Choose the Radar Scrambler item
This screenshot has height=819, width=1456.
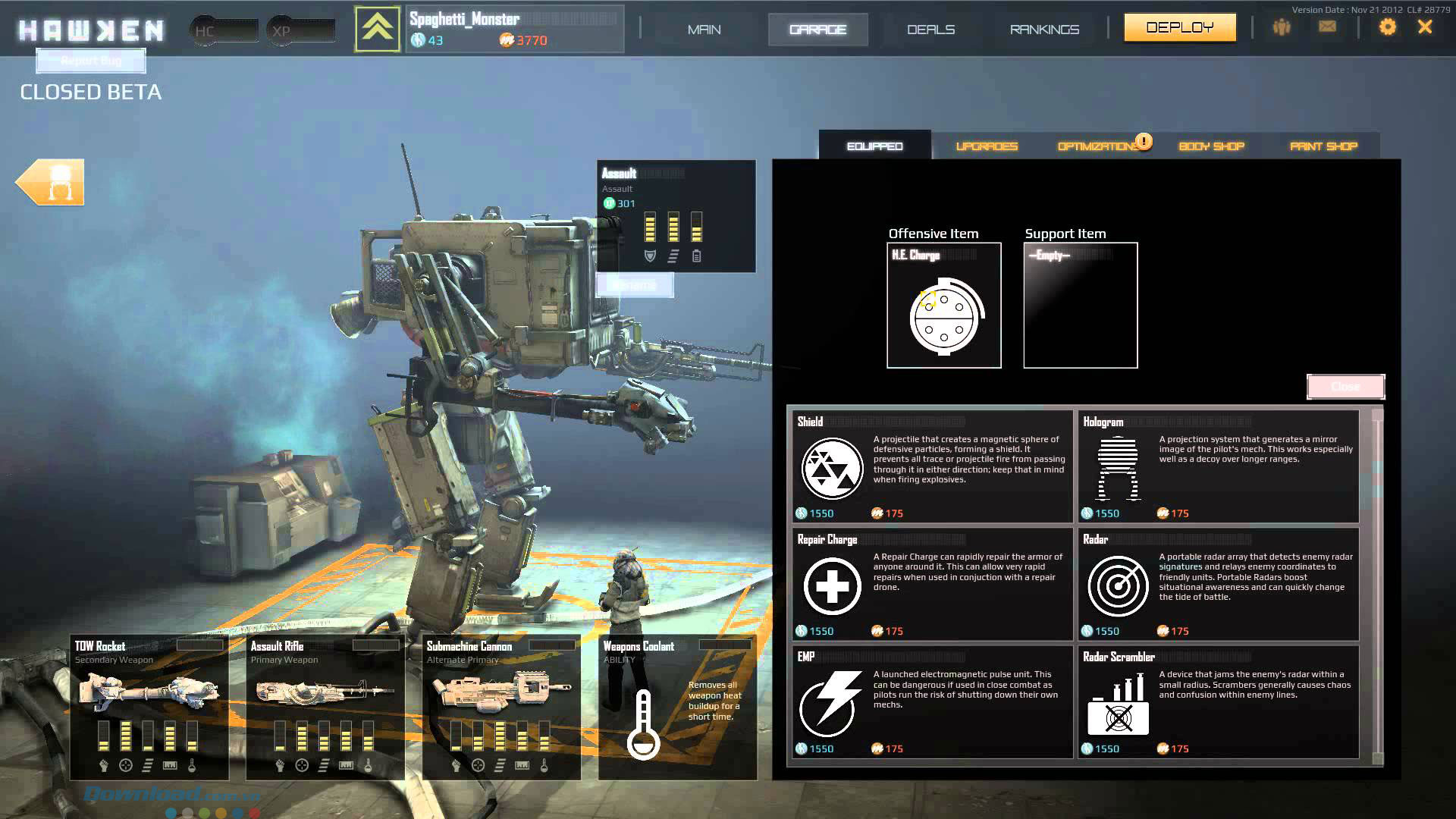(x=1218, y=702)
